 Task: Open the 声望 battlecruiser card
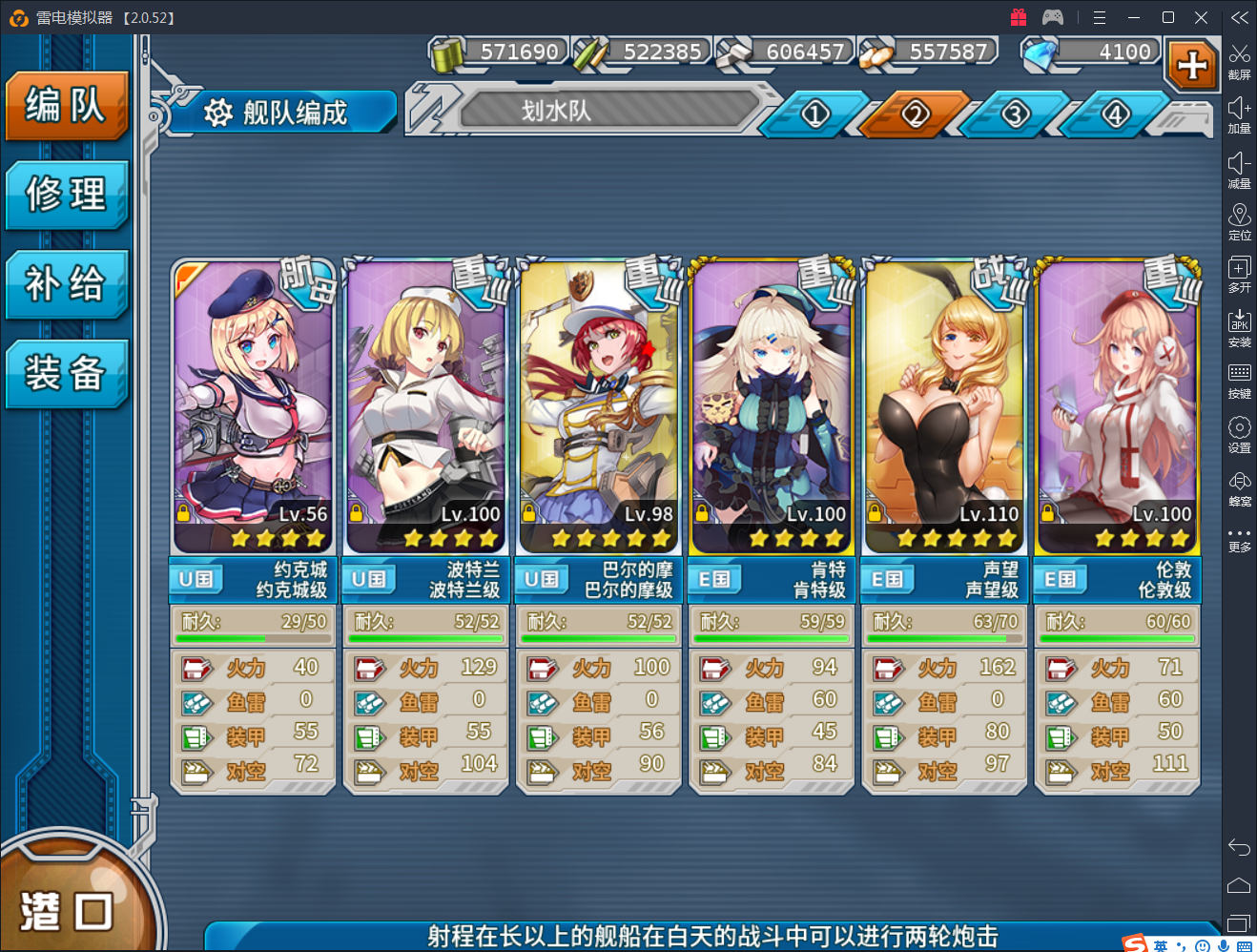(944, 410)
